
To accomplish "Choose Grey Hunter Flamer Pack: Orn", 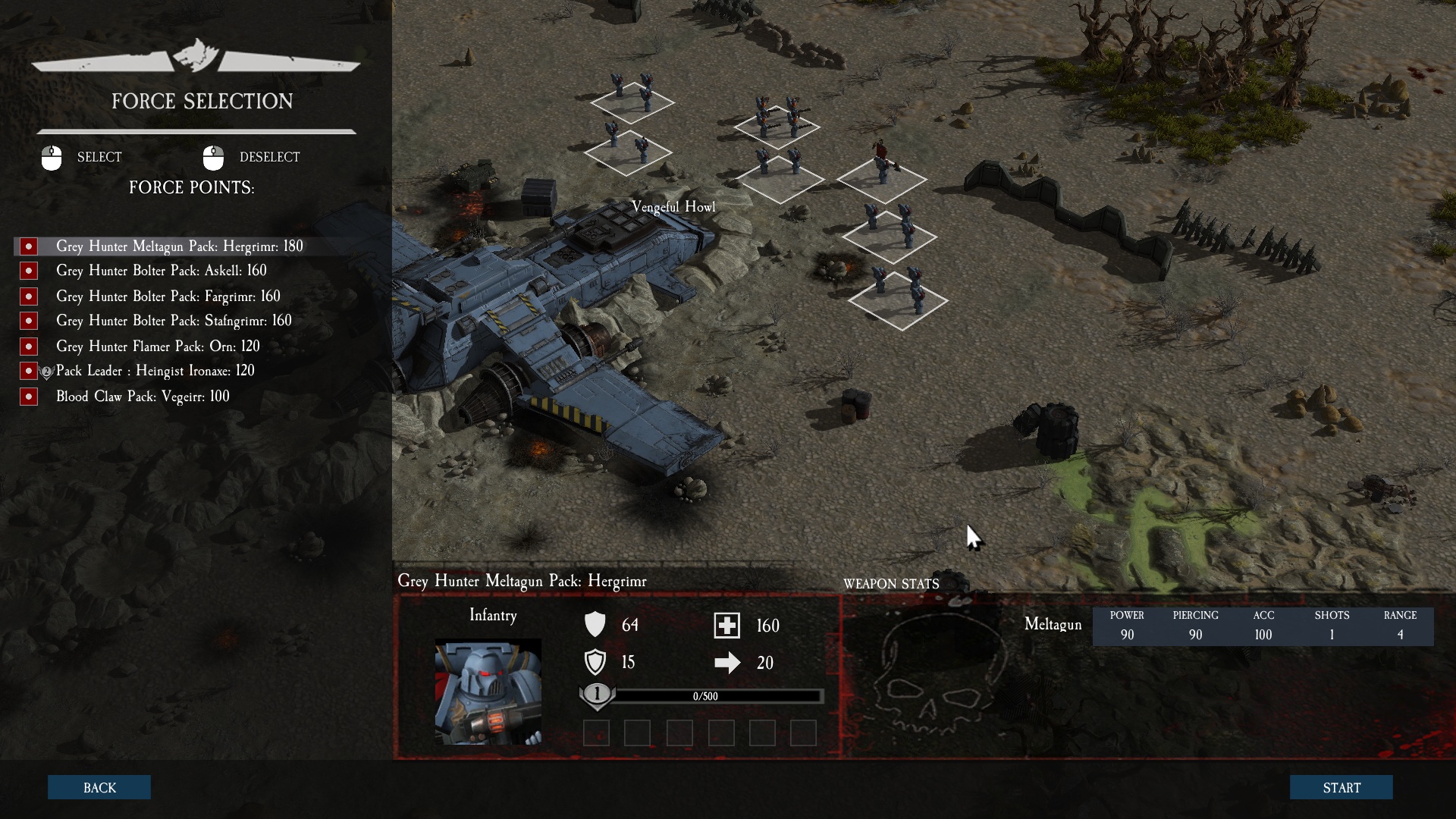I will (x=158, y=347).
